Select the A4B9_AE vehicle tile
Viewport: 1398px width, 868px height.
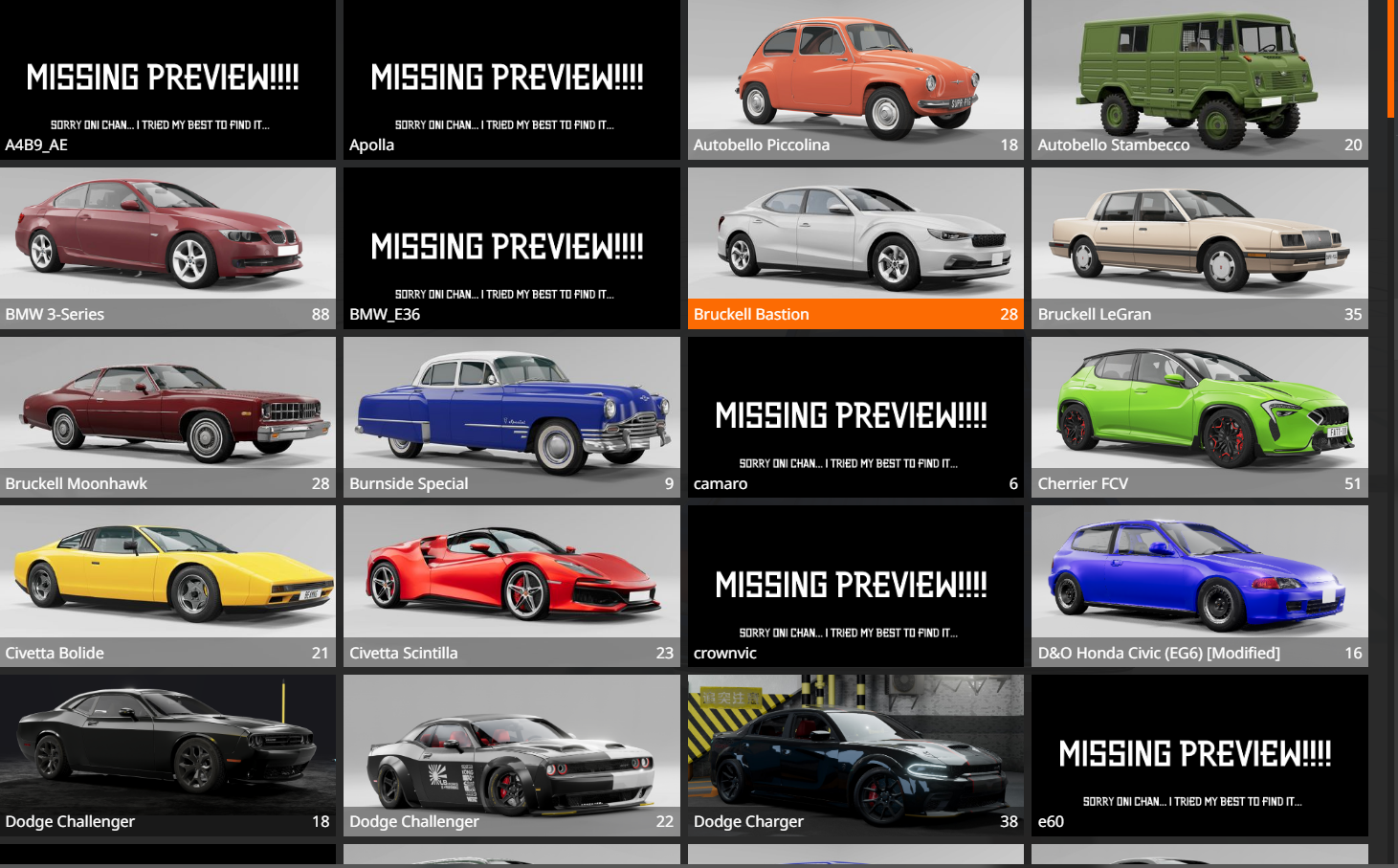coord(167,79)
